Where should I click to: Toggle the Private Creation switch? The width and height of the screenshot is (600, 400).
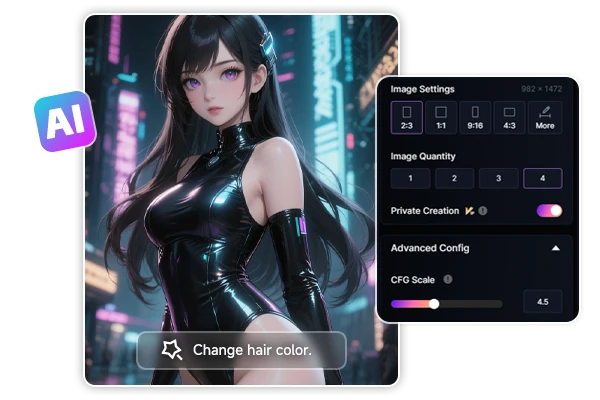pyautogui.click(x=550, y=211)
